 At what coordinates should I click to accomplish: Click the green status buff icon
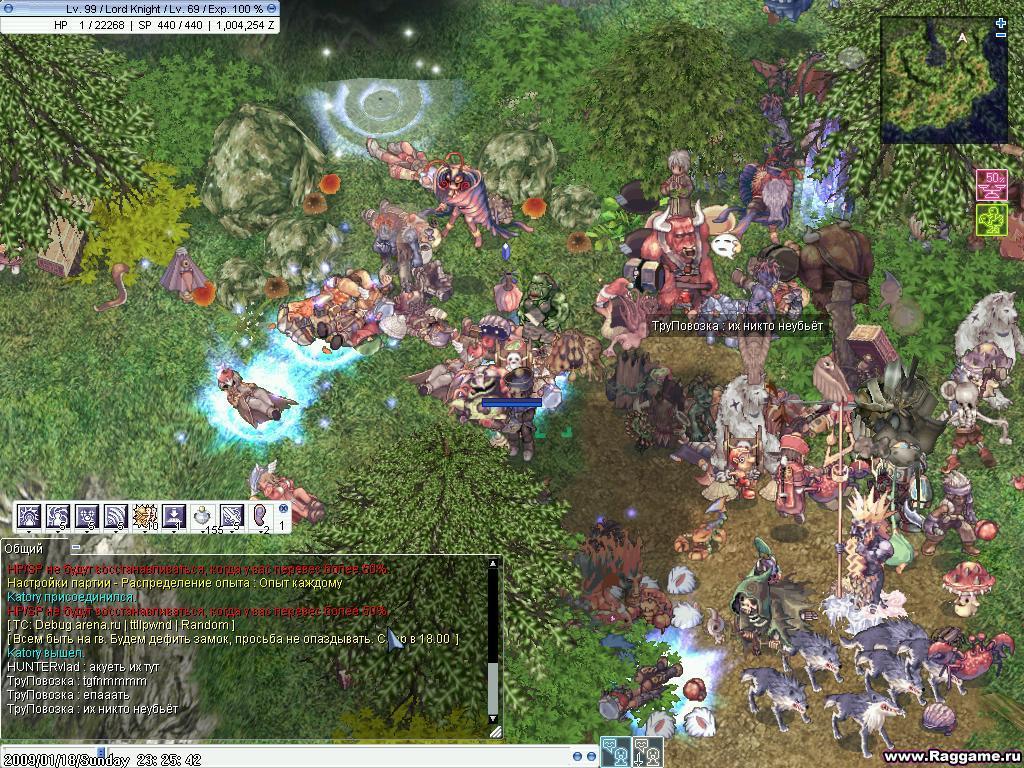click(x=991, y=219)
